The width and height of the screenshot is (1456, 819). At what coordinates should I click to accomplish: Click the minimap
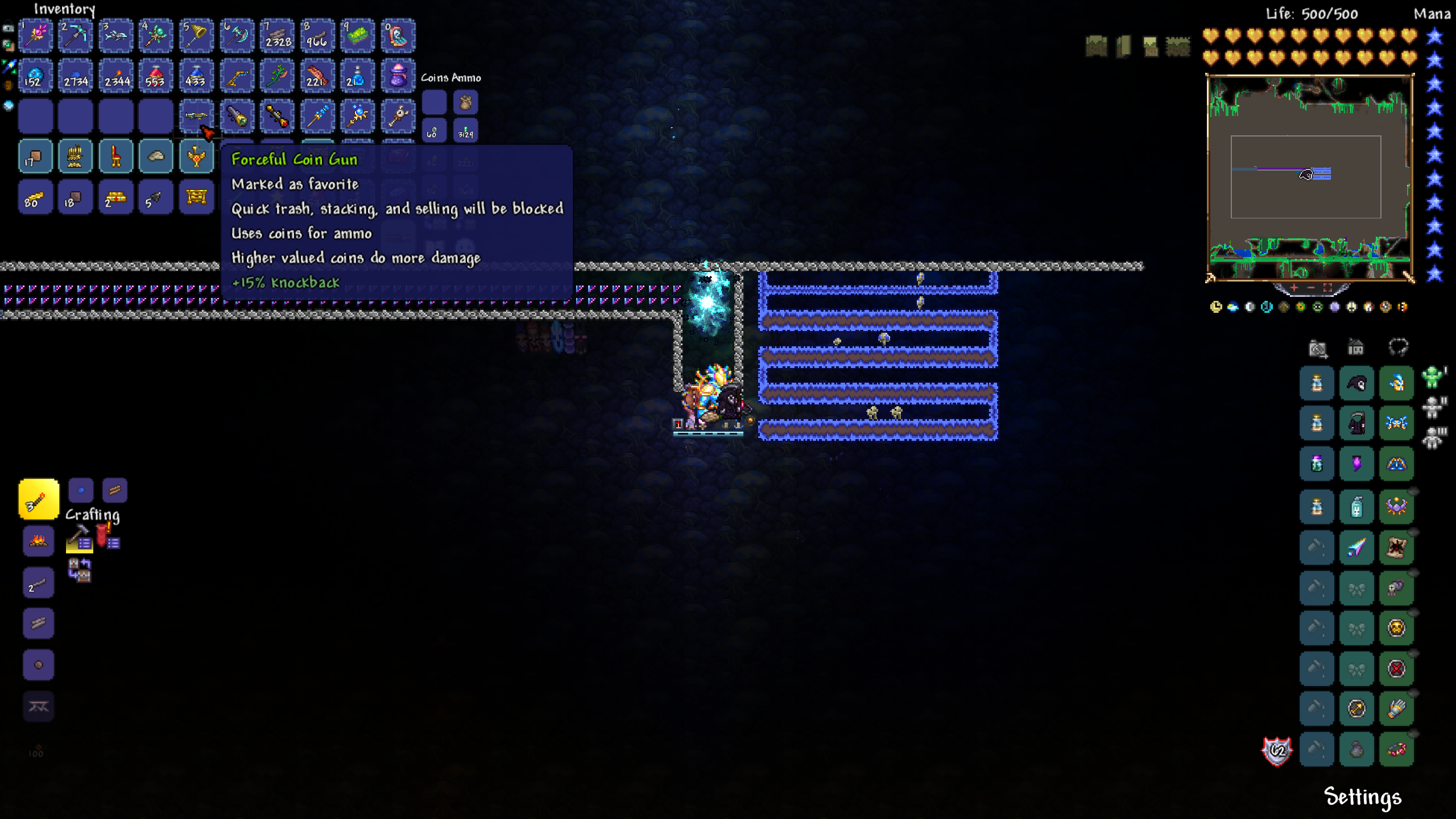click(x=1309, y=177)
